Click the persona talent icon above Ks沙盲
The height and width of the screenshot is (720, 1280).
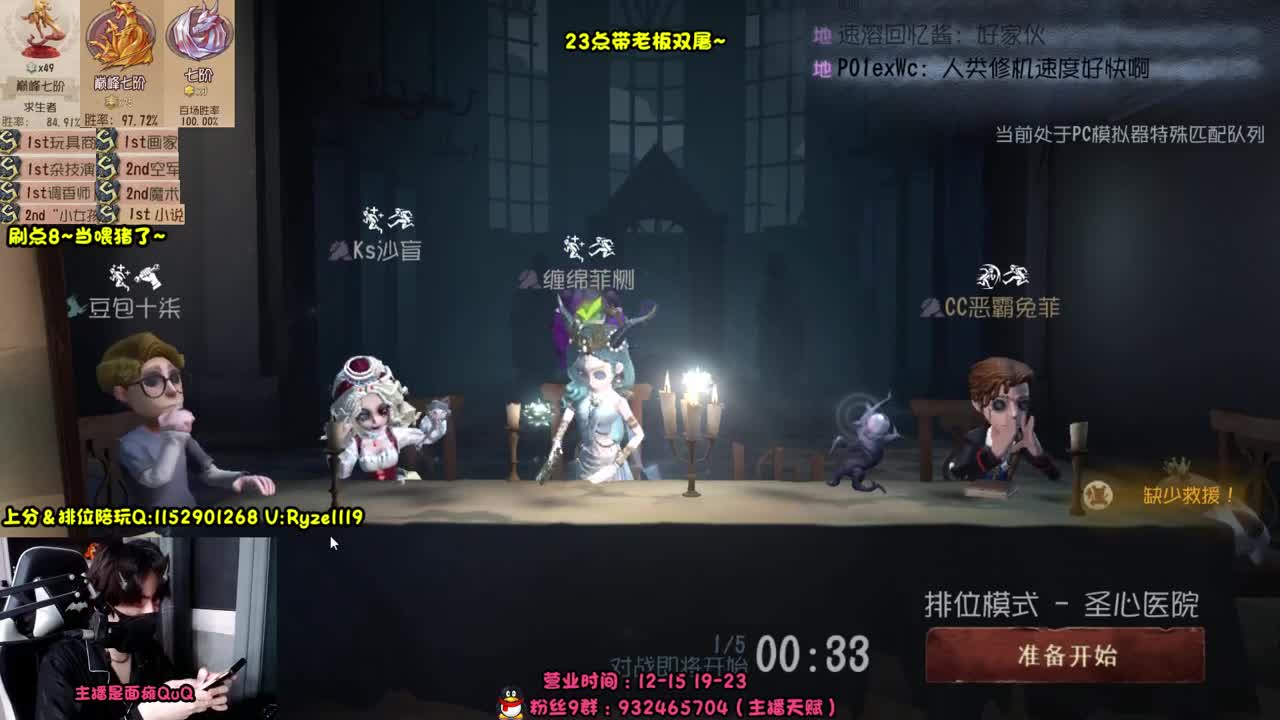click(388, 218)
